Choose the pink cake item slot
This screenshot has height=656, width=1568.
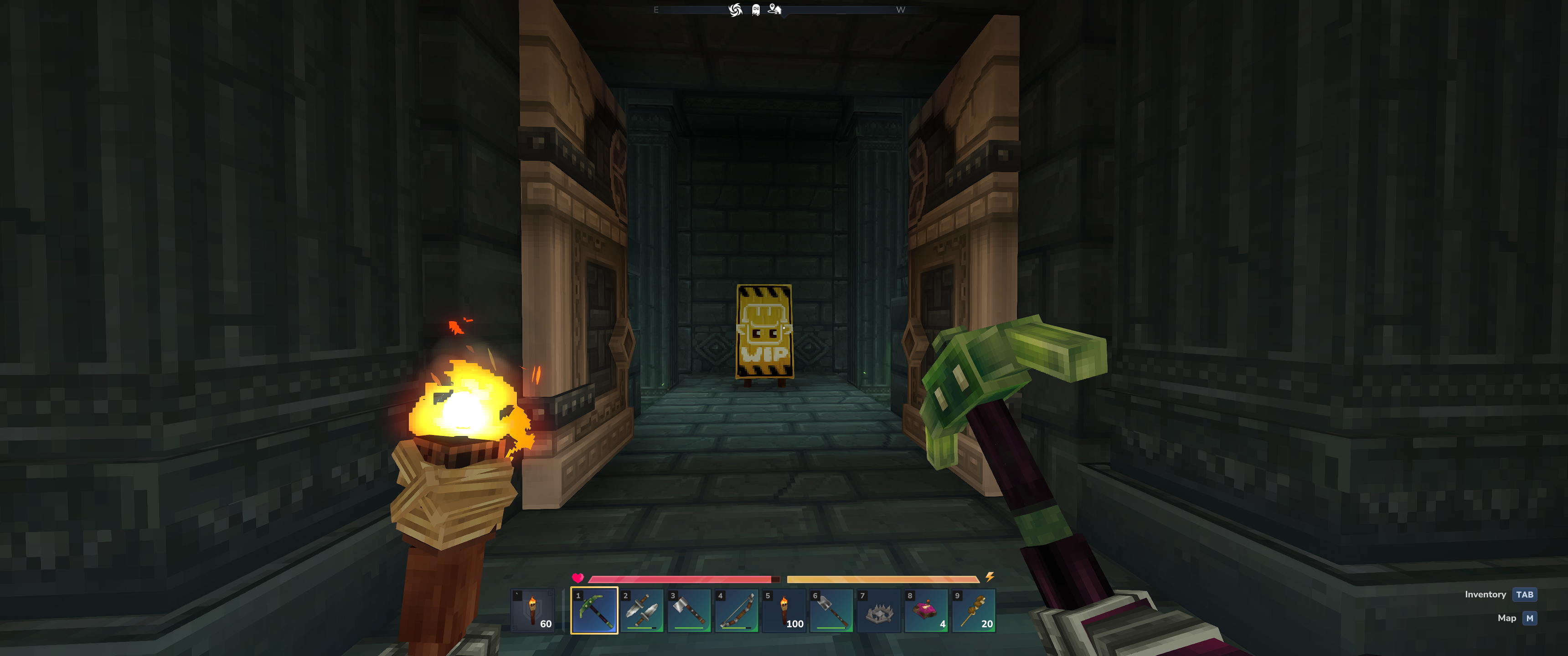pyautogui.click(x=926, y=610)
